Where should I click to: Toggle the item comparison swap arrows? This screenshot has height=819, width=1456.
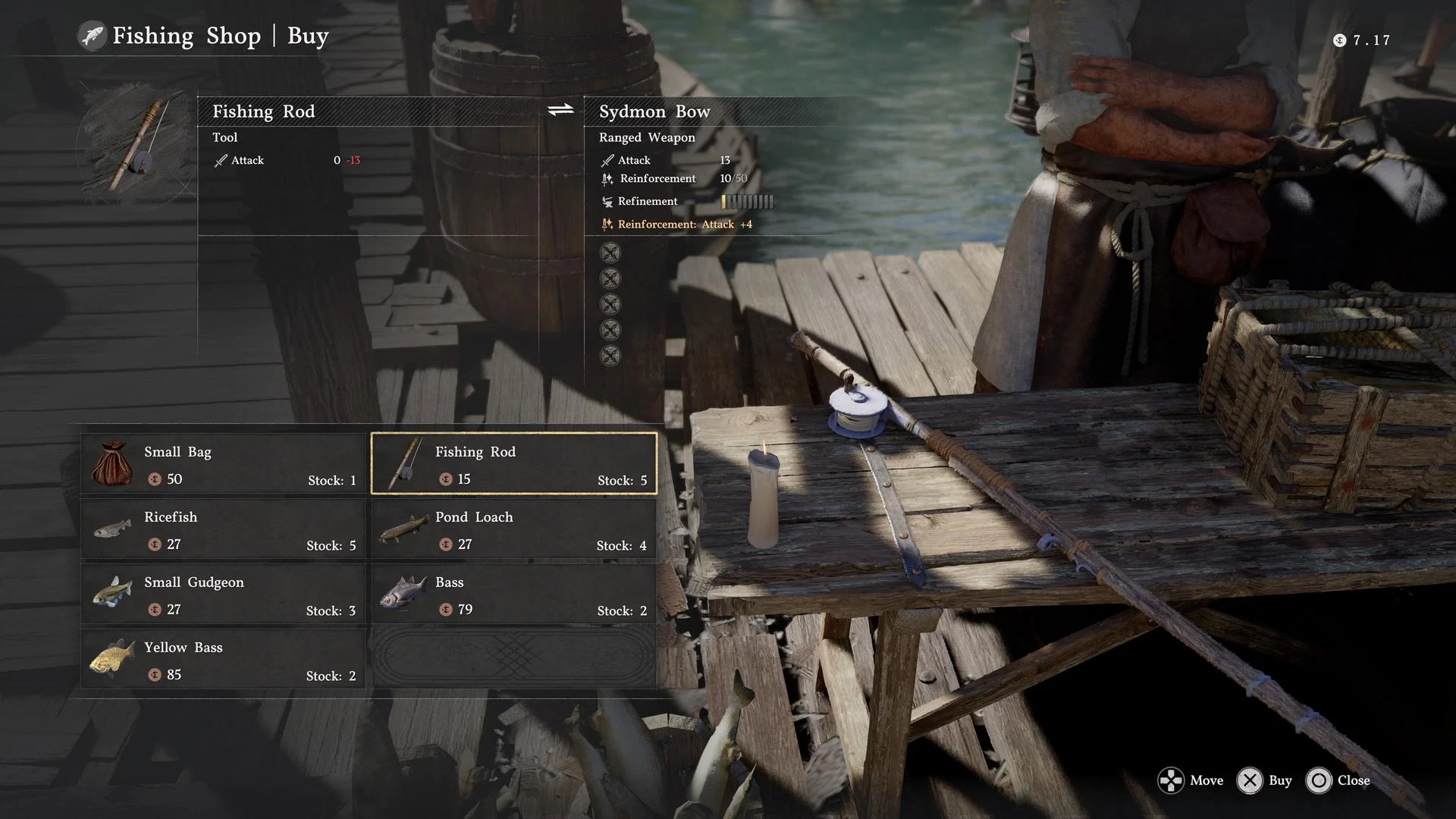pos(560,111)
